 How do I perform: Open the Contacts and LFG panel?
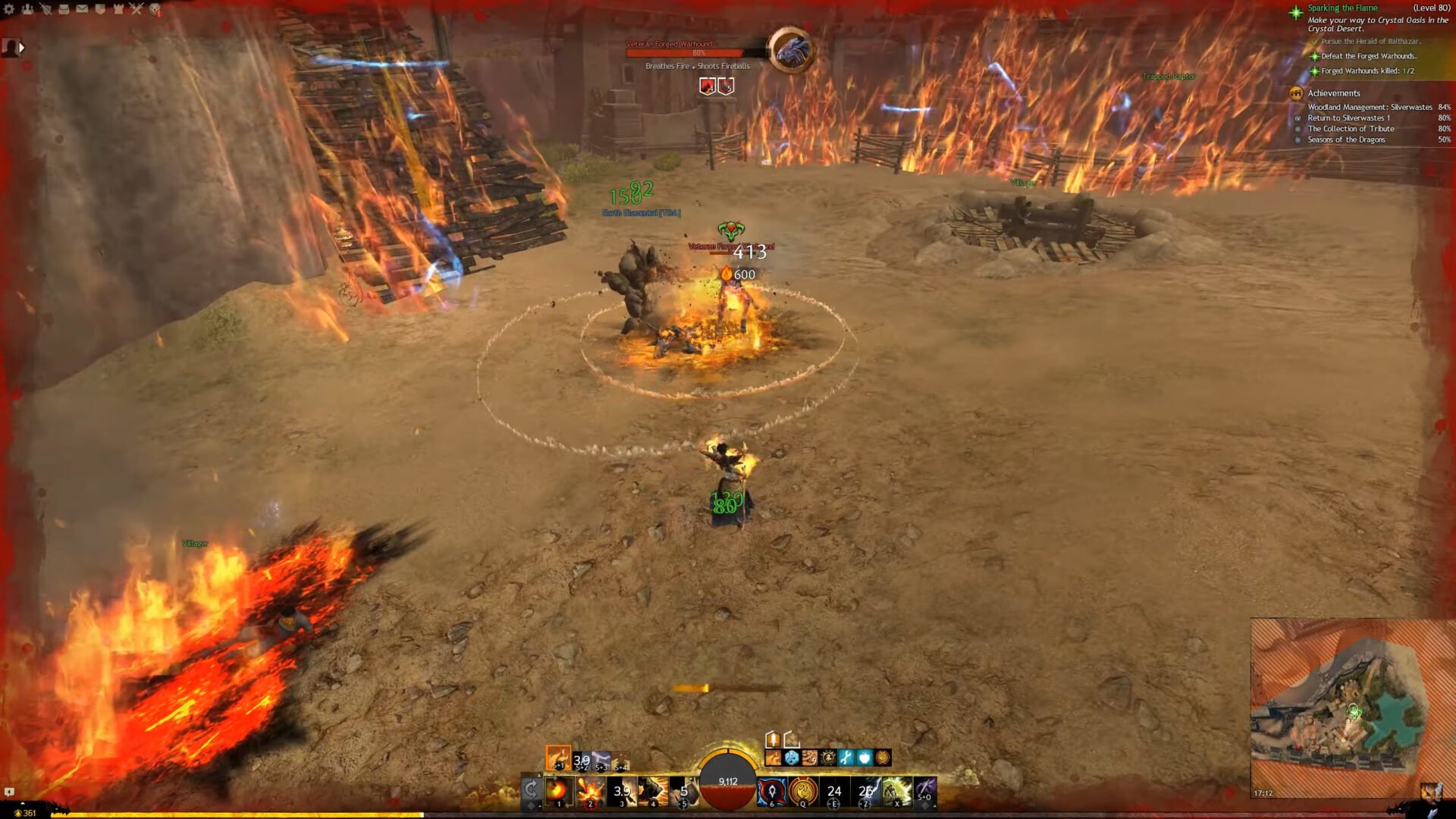pos(27,8)
